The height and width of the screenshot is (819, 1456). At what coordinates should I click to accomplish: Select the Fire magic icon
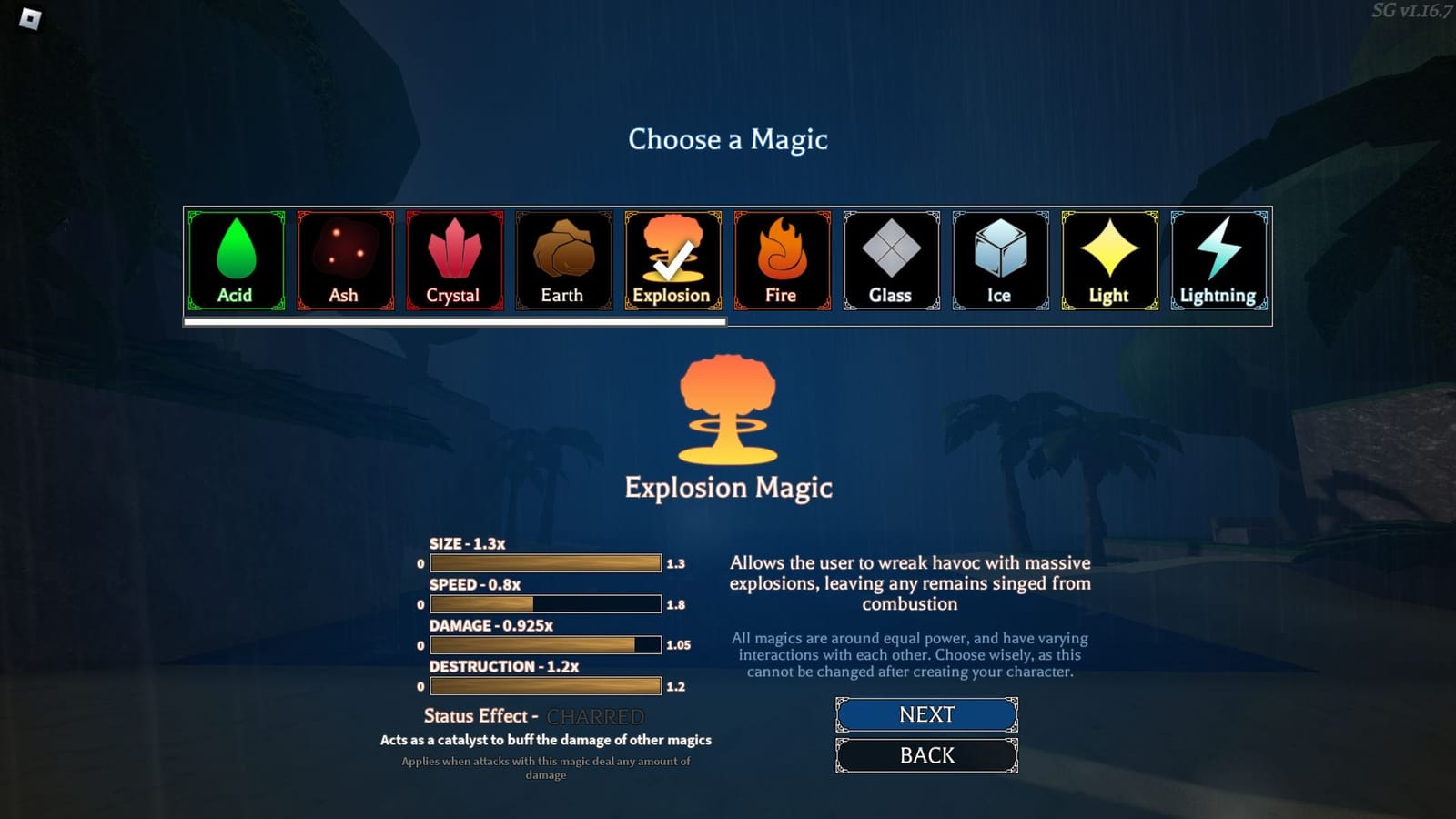coord(781,259)
